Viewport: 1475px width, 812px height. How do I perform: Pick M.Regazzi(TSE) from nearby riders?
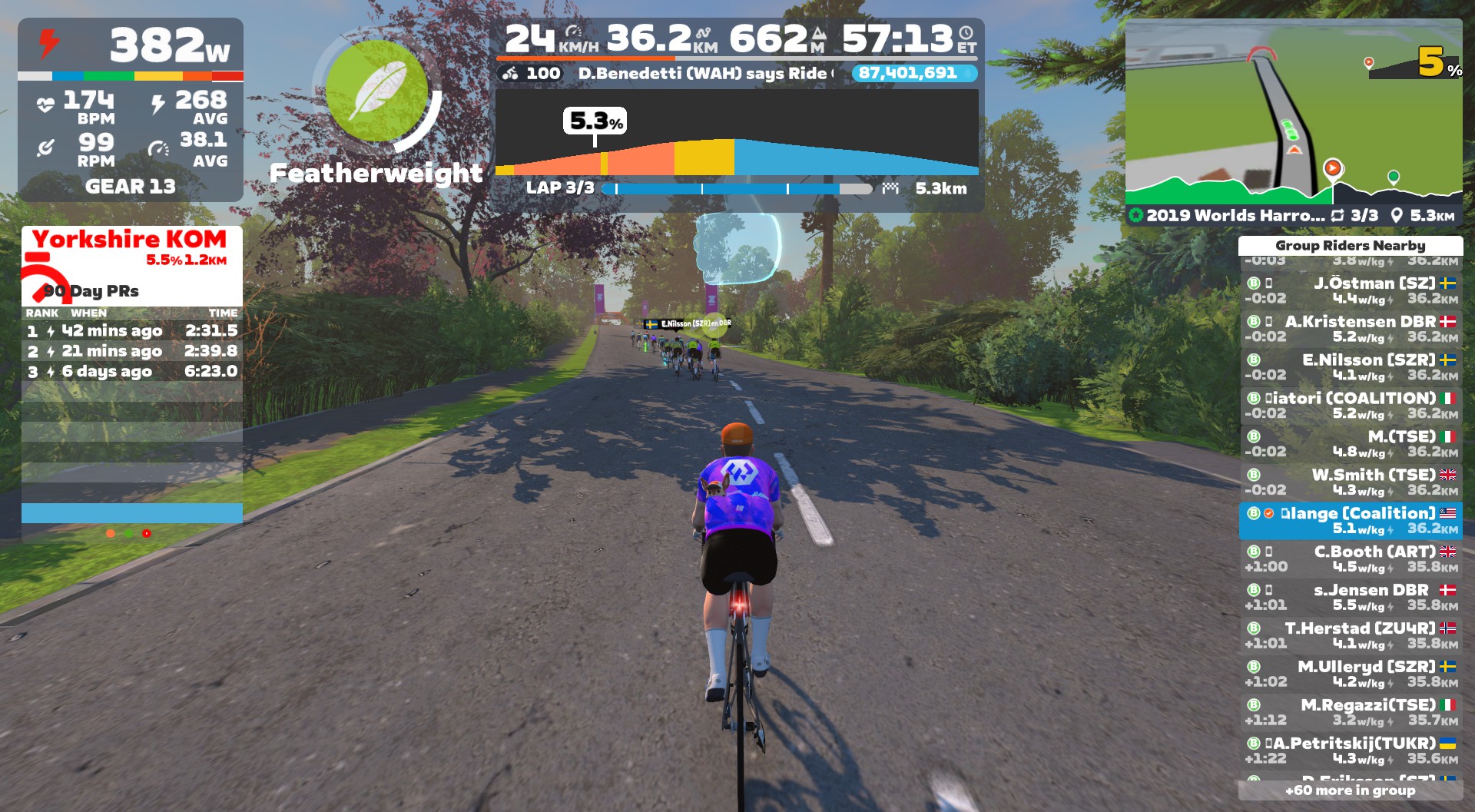(x=1351, y=713)
